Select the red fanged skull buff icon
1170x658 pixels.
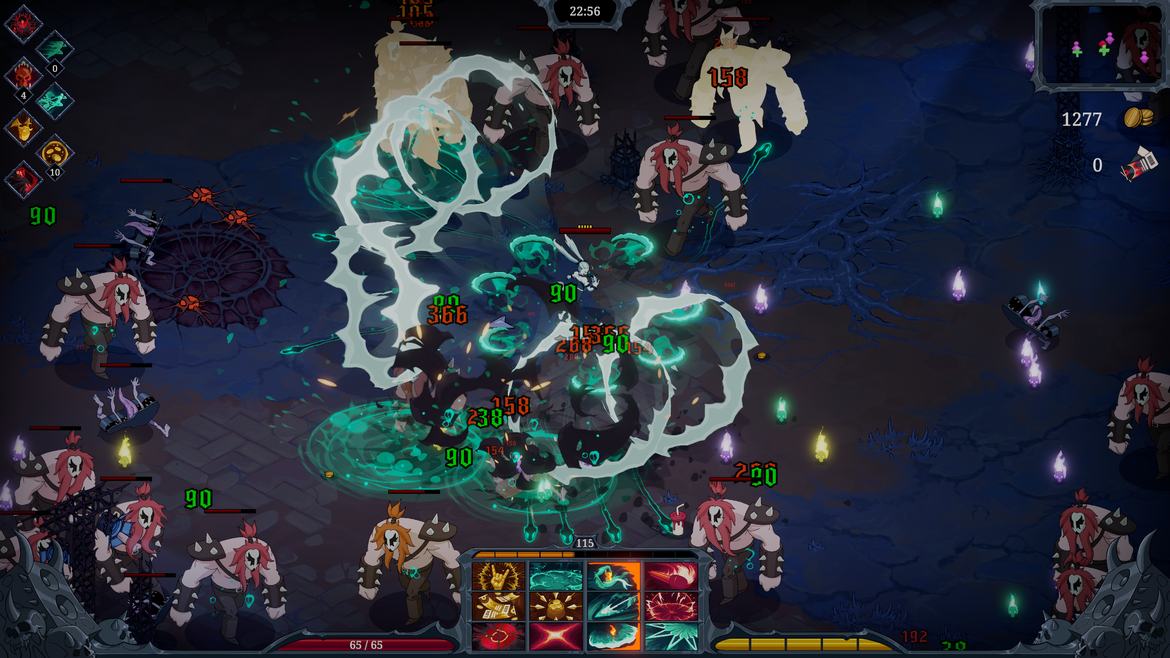[23, 75]
